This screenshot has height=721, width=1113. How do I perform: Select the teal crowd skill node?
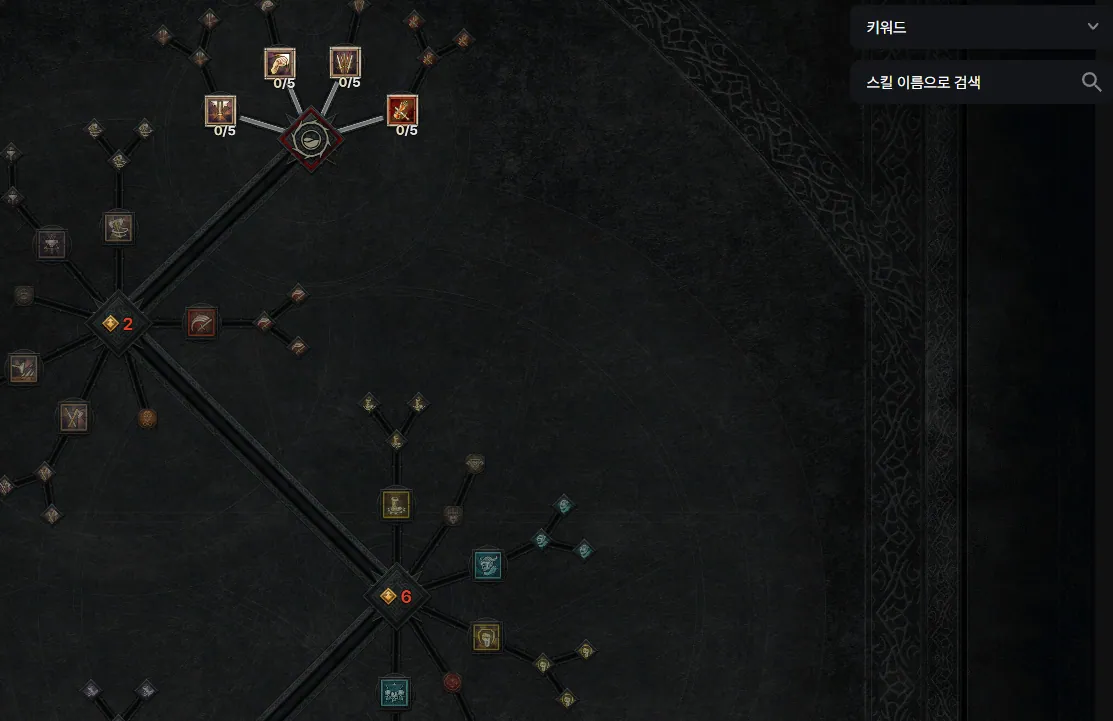click(x=394, y=693)
